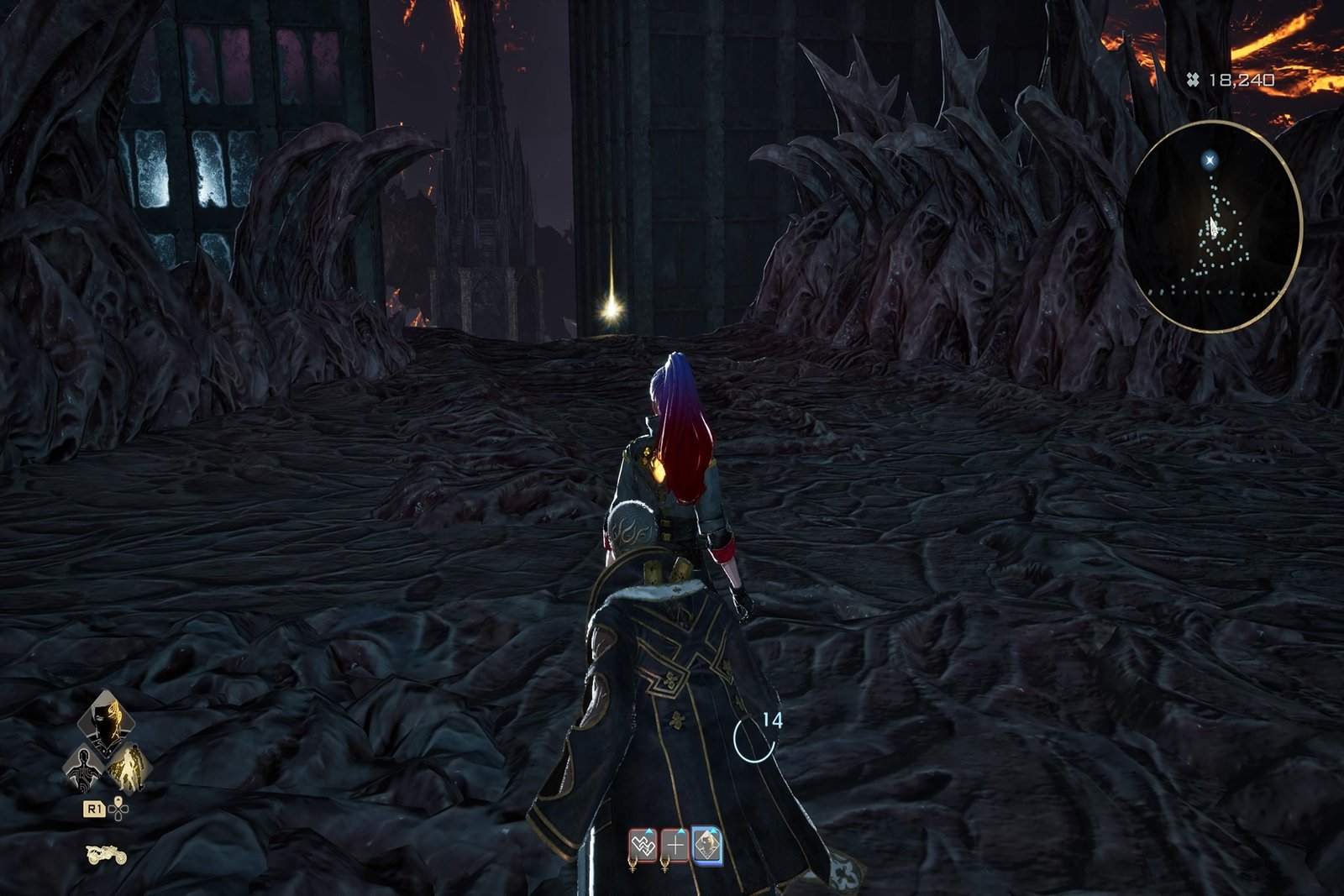
Task: Use the plus-sign skill slot
Action: pyautogui.click(x=675, y=846)
